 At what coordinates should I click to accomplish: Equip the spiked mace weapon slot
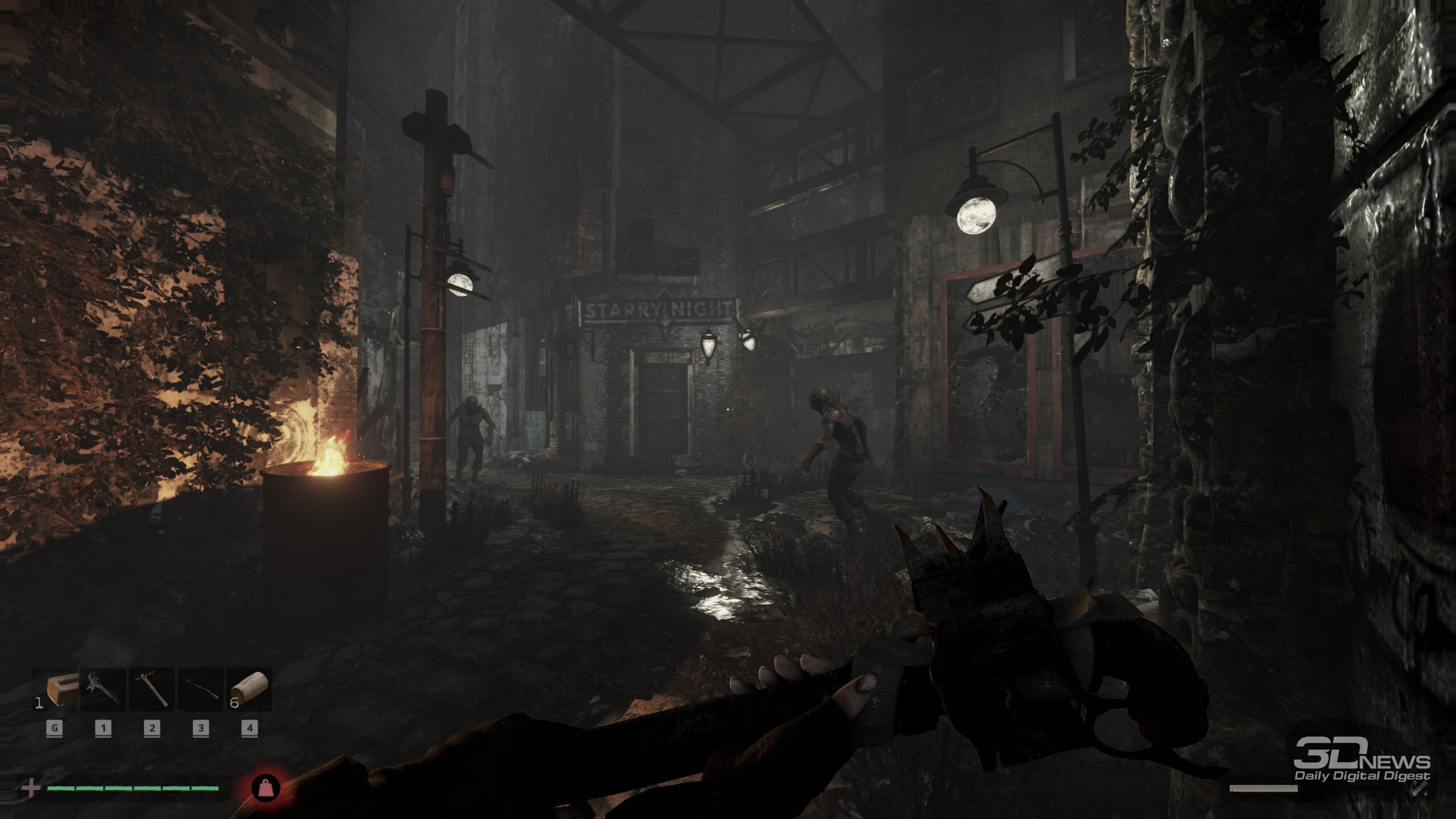click(x=104, y=690)
